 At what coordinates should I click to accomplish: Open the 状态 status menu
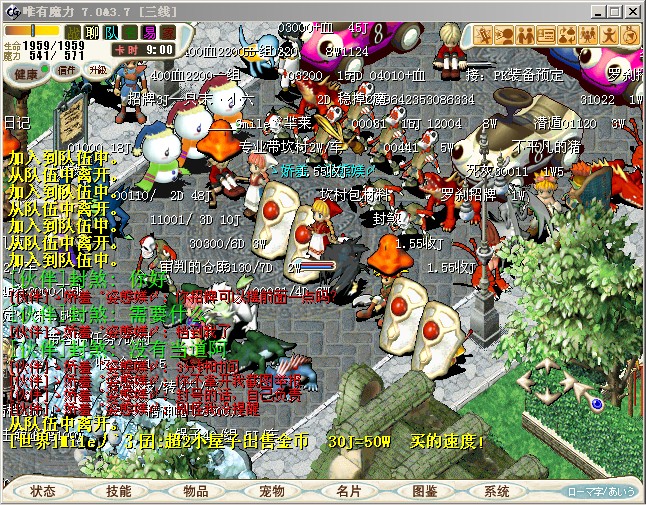[43, 491]
